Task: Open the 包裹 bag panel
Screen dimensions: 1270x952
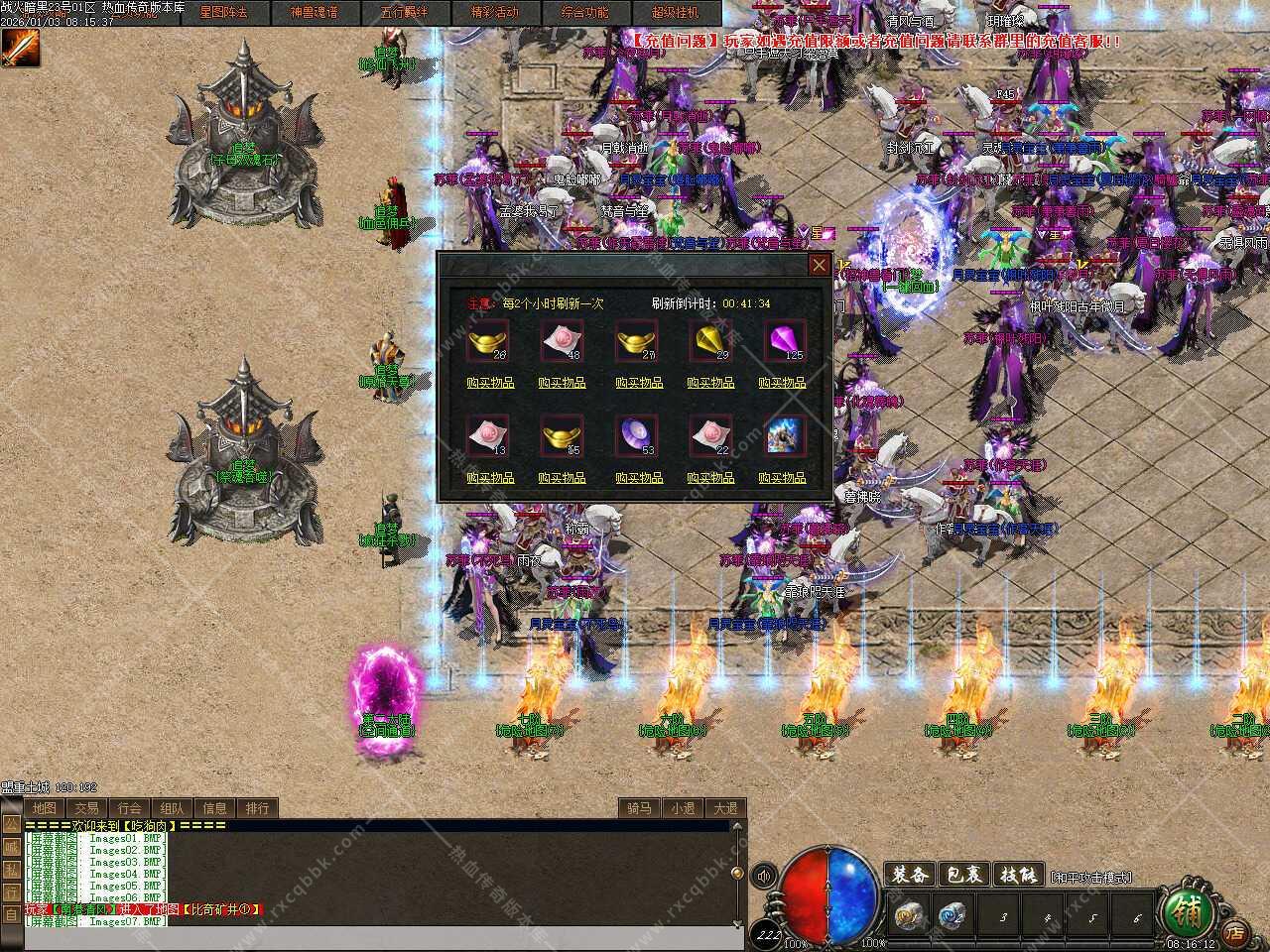Action: pos(963,875)
